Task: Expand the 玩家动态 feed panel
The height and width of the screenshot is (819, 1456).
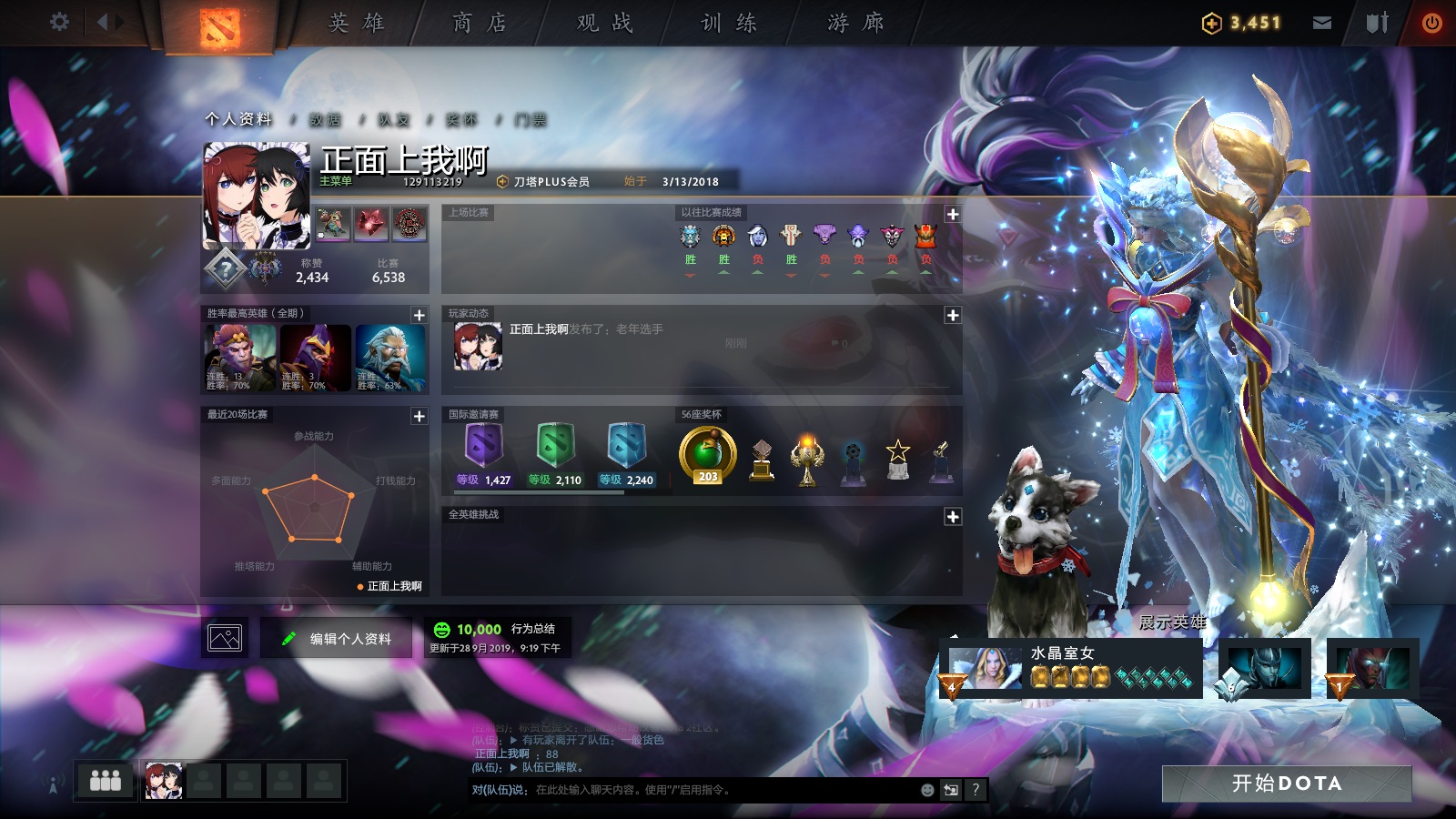Action: pyautogui.click(x=952, y=314)
